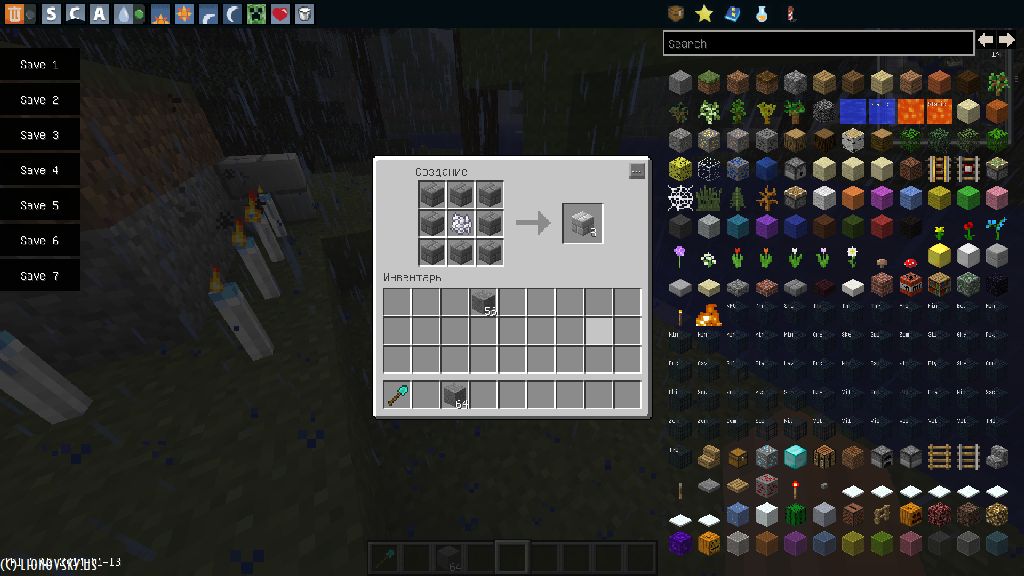Open the gold star favorites tab
This screenshot has width=1024, height=576.
point(704,13)
